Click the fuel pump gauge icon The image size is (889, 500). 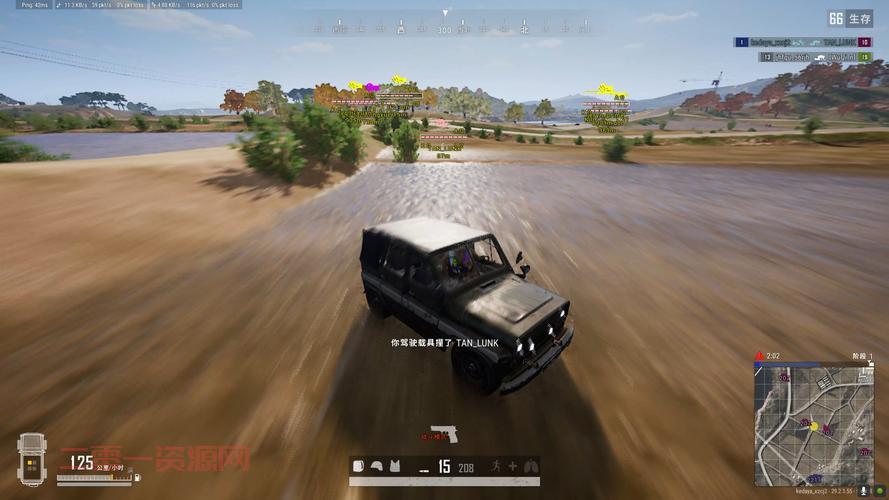pyautogui.click(x=139, y=480)
